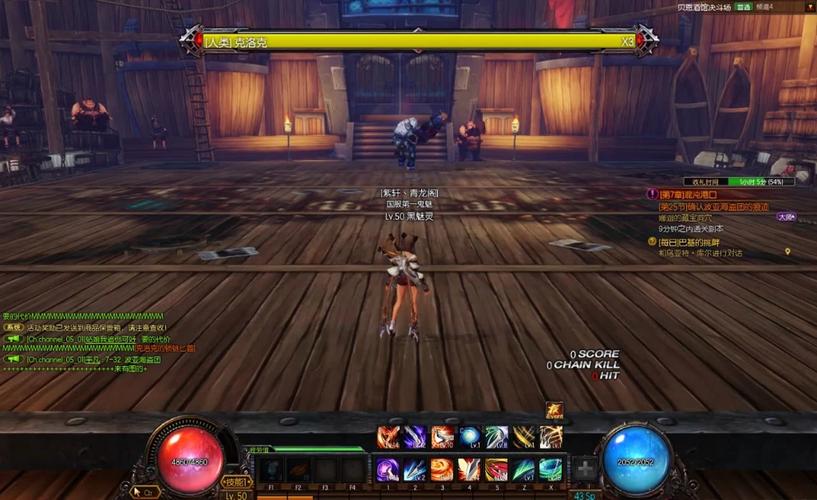817x500 pixels.
Task: Click the red 克洛克的锁链匕首 item link
Action: (165, 348)
